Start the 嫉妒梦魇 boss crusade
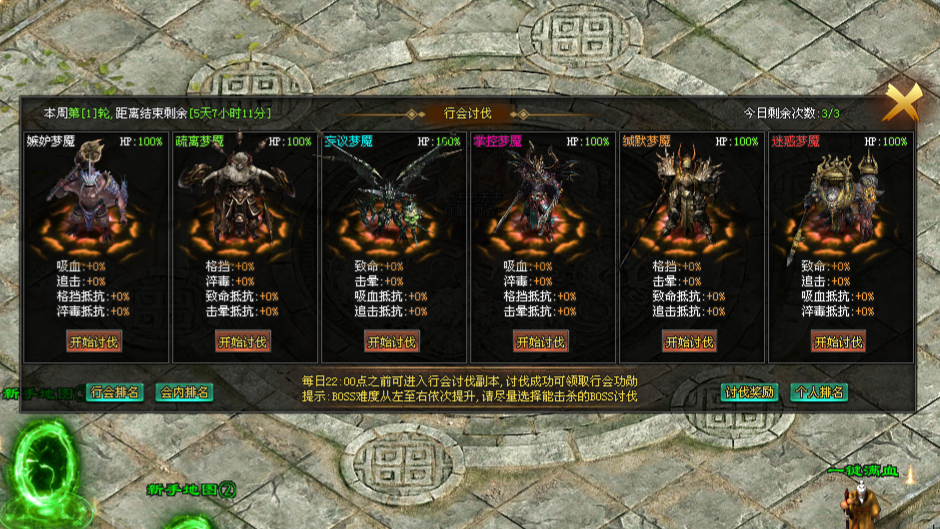940x529 pixels. (94, 342)
